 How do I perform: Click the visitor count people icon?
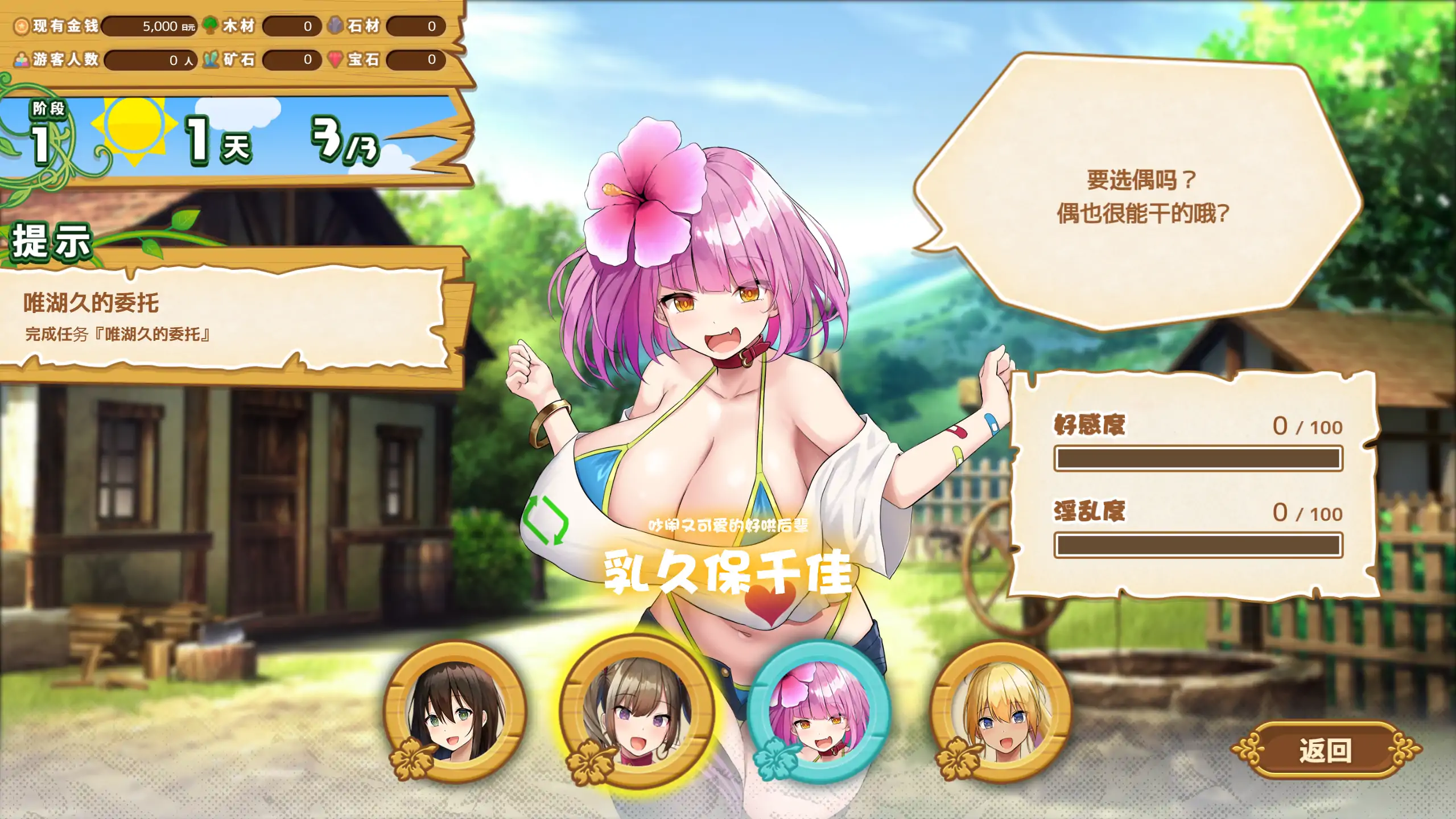click(x=21, y=59)
